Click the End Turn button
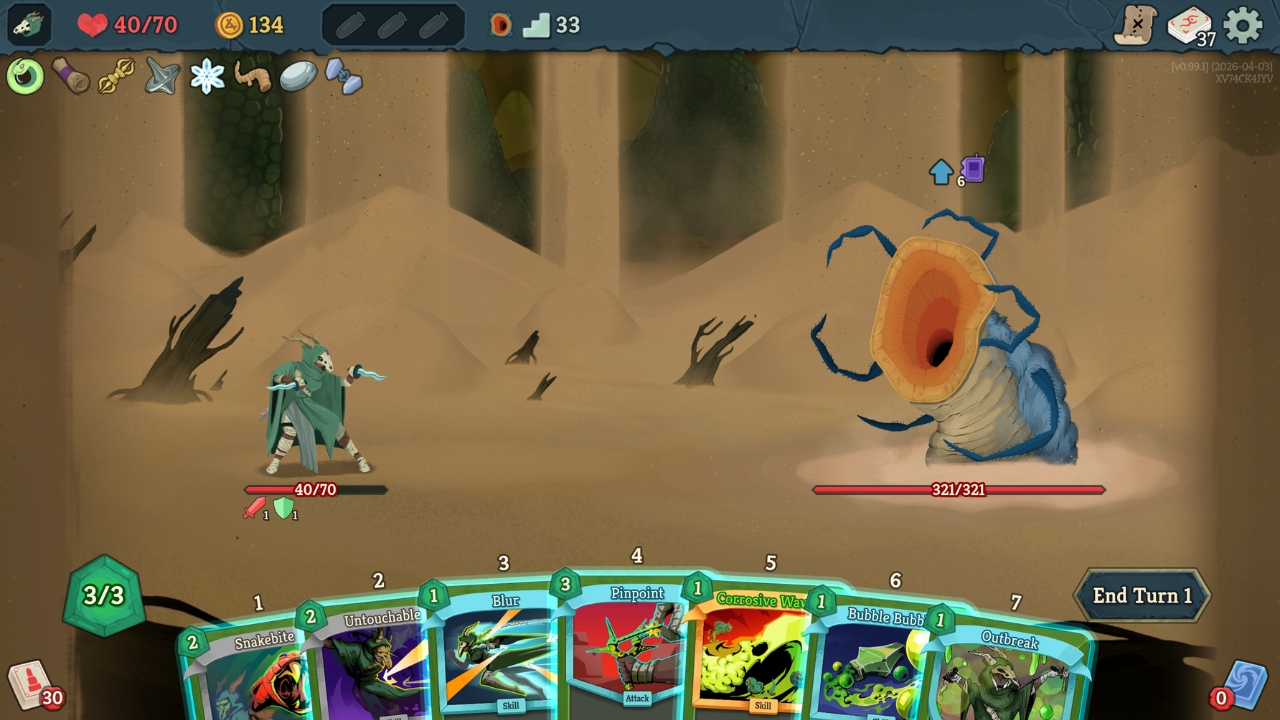The image size is (1280, 720). click(1140, 594)
